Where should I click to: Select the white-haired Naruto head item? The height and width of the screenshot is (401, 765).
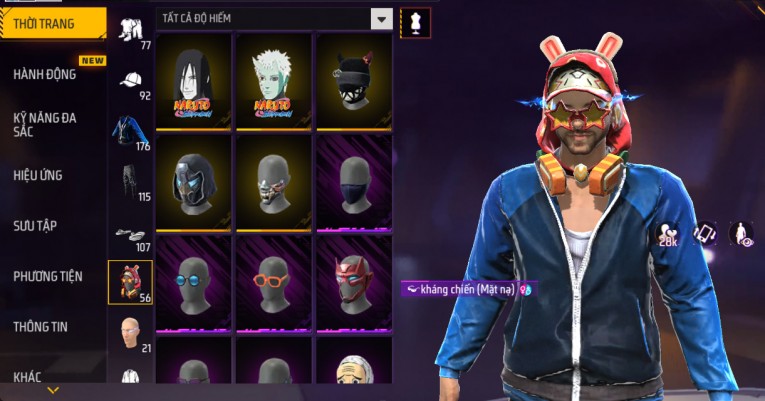coord(273,81)
